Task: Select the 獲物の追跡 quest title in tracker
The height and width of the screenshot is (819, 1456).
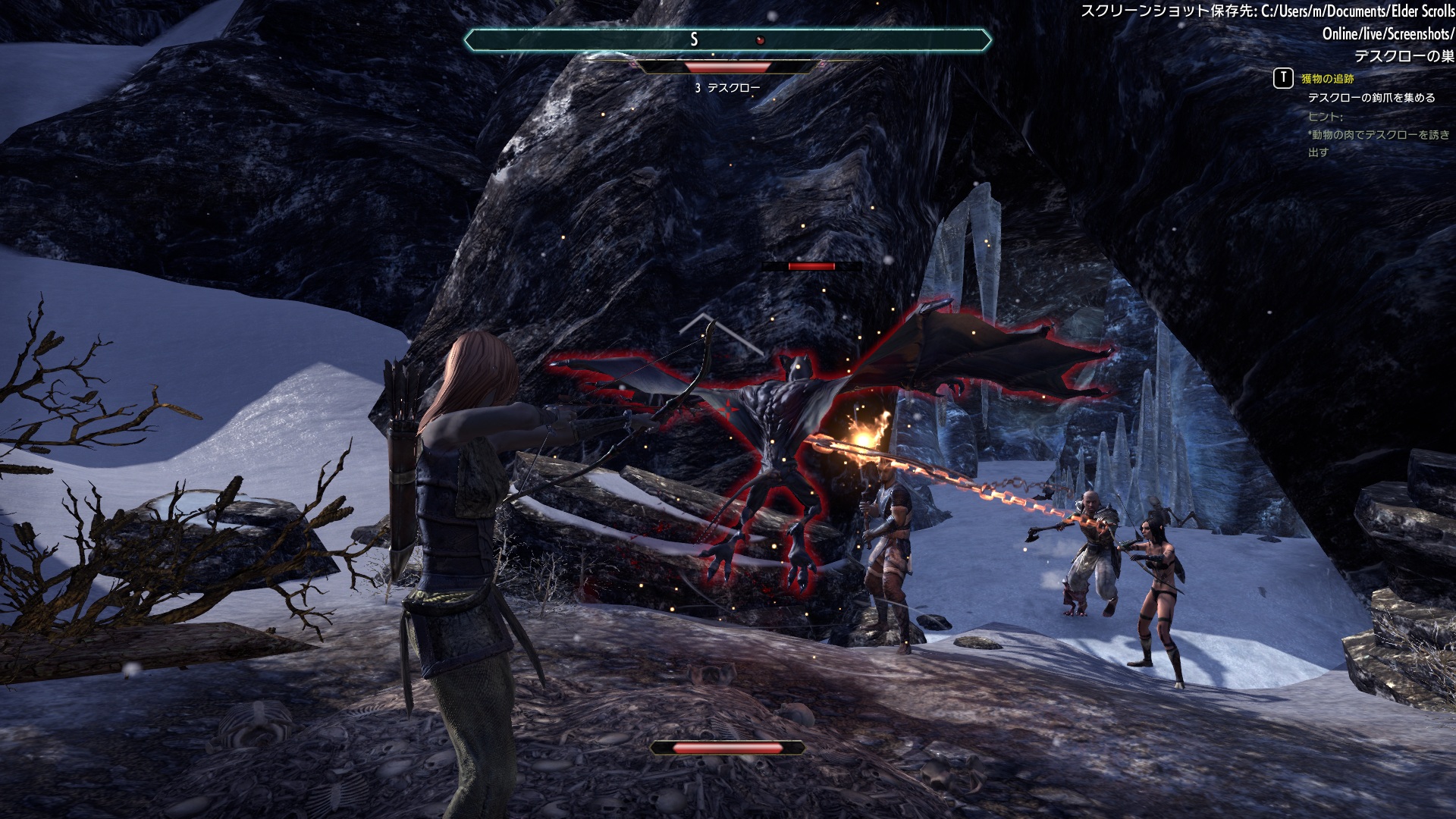Action: tap(1327, 79)
